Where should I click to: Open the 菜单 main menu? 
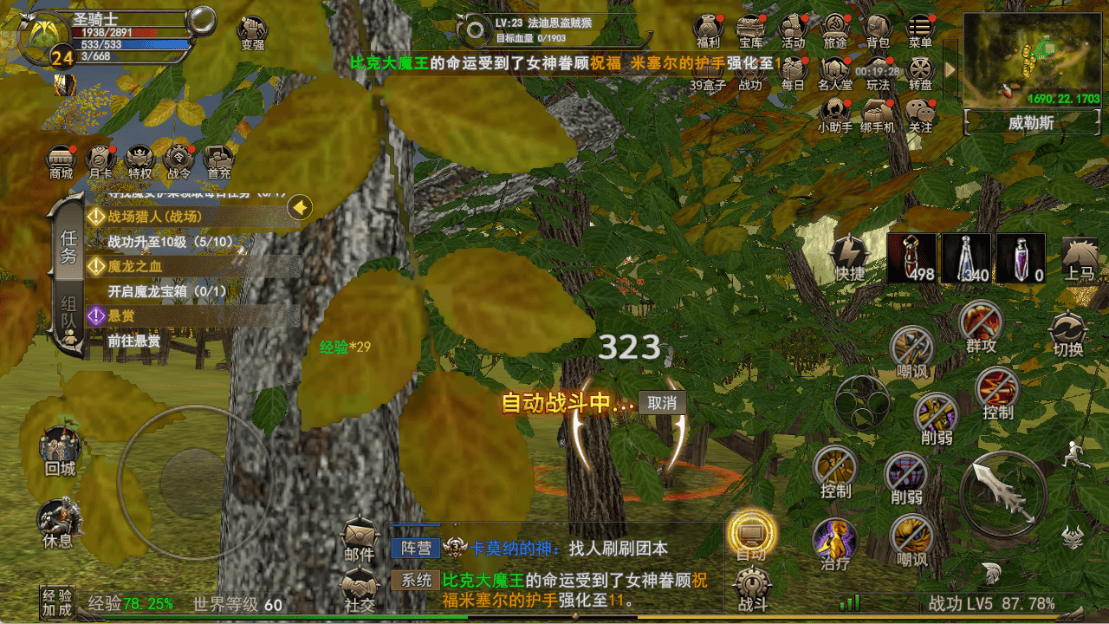tap(920, 30)
